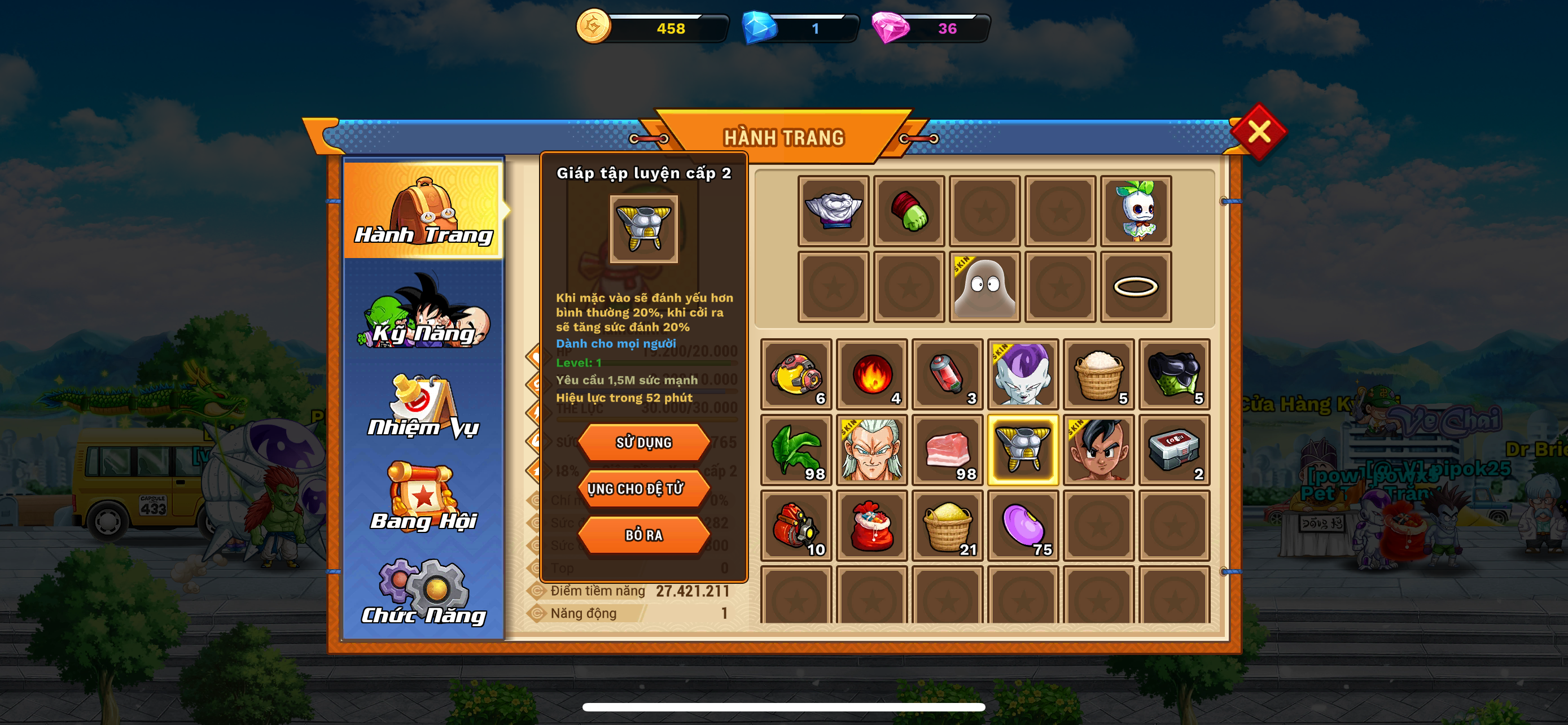The width and height of the screenshot is (1568, 725).
Task: Select the rice basket item
Action: [1099, 374]
